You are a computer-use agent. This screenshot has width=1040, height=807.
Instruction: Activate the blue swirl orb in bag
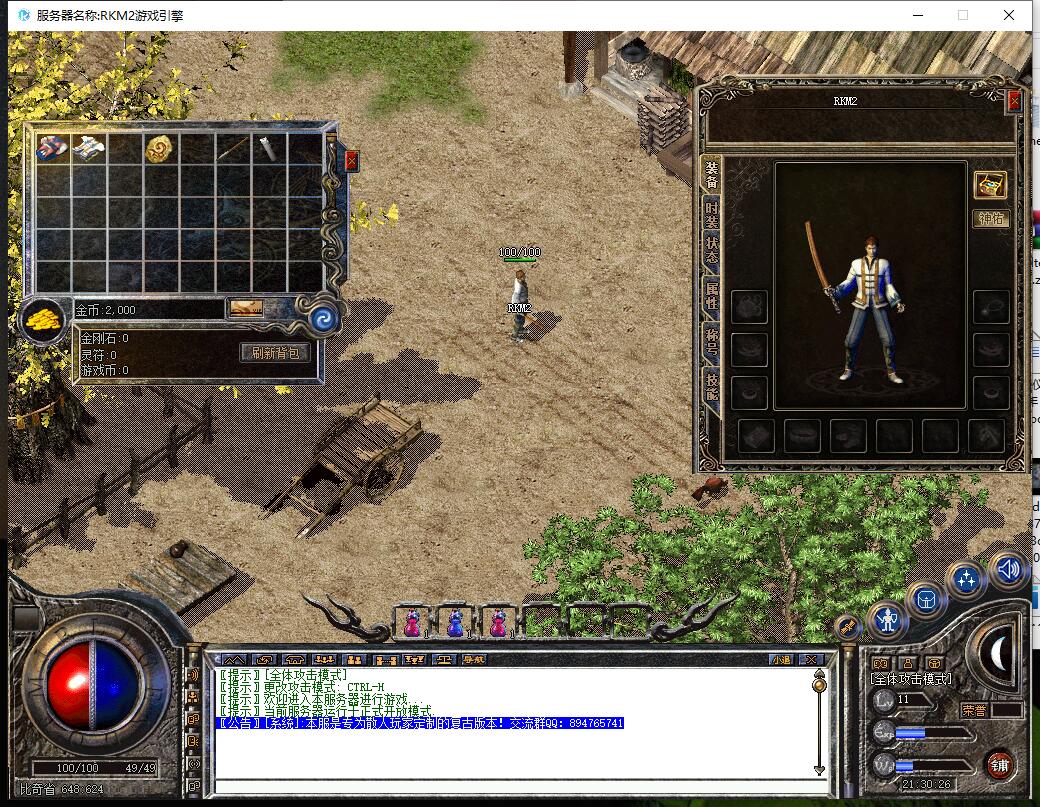pos(322,319)
